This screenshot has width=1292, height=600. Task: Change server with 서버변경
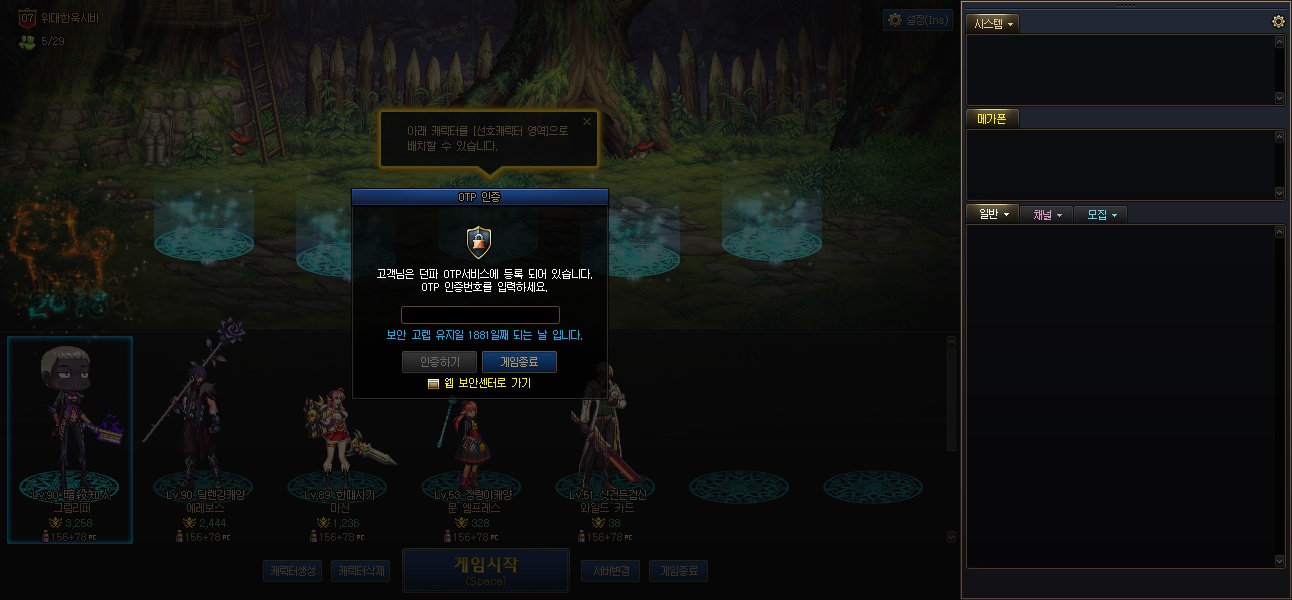[610, 571]
